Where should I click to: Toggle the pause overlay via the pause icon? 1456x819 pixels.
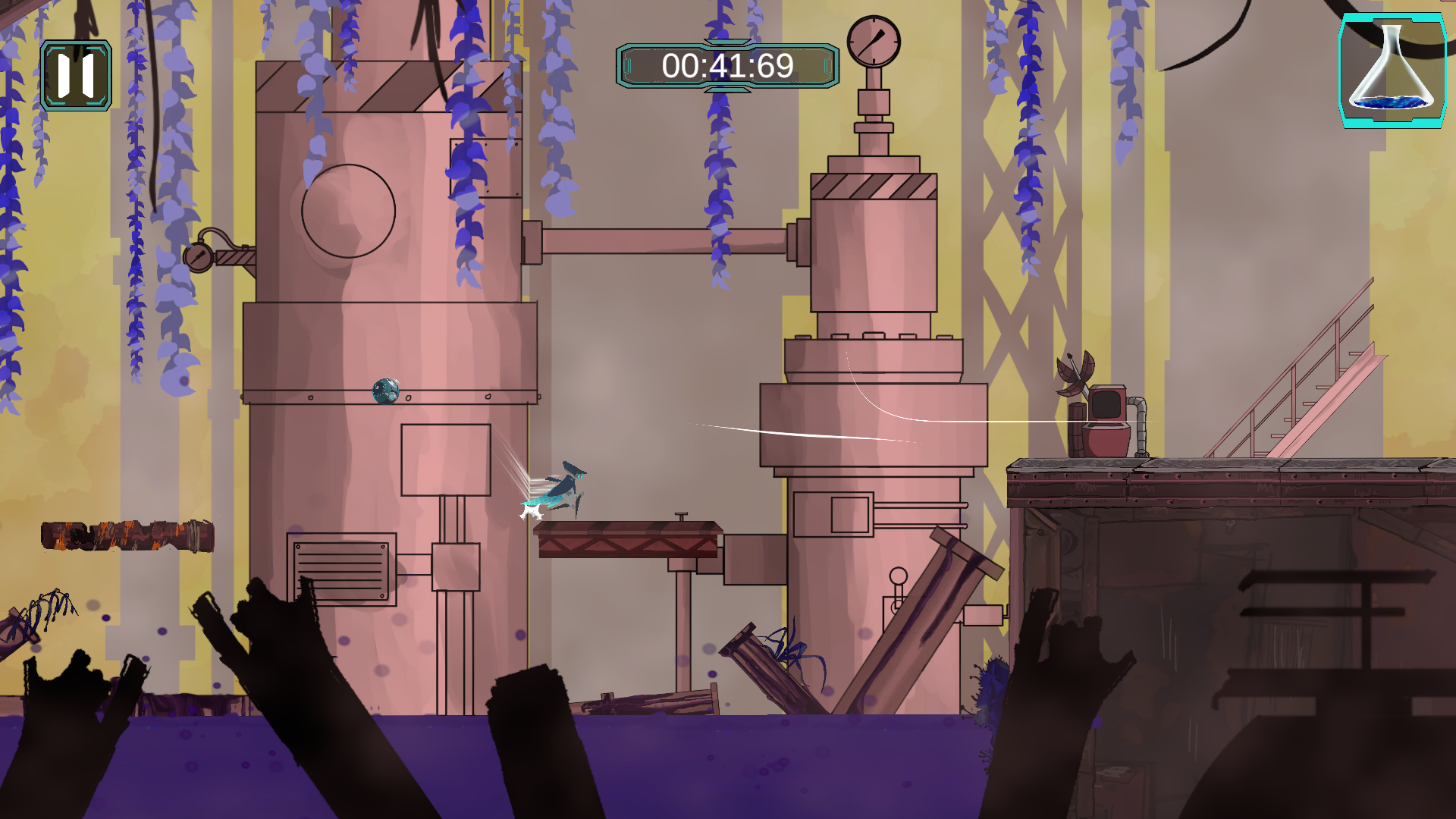pyautogui.click(x=76, y=76)
